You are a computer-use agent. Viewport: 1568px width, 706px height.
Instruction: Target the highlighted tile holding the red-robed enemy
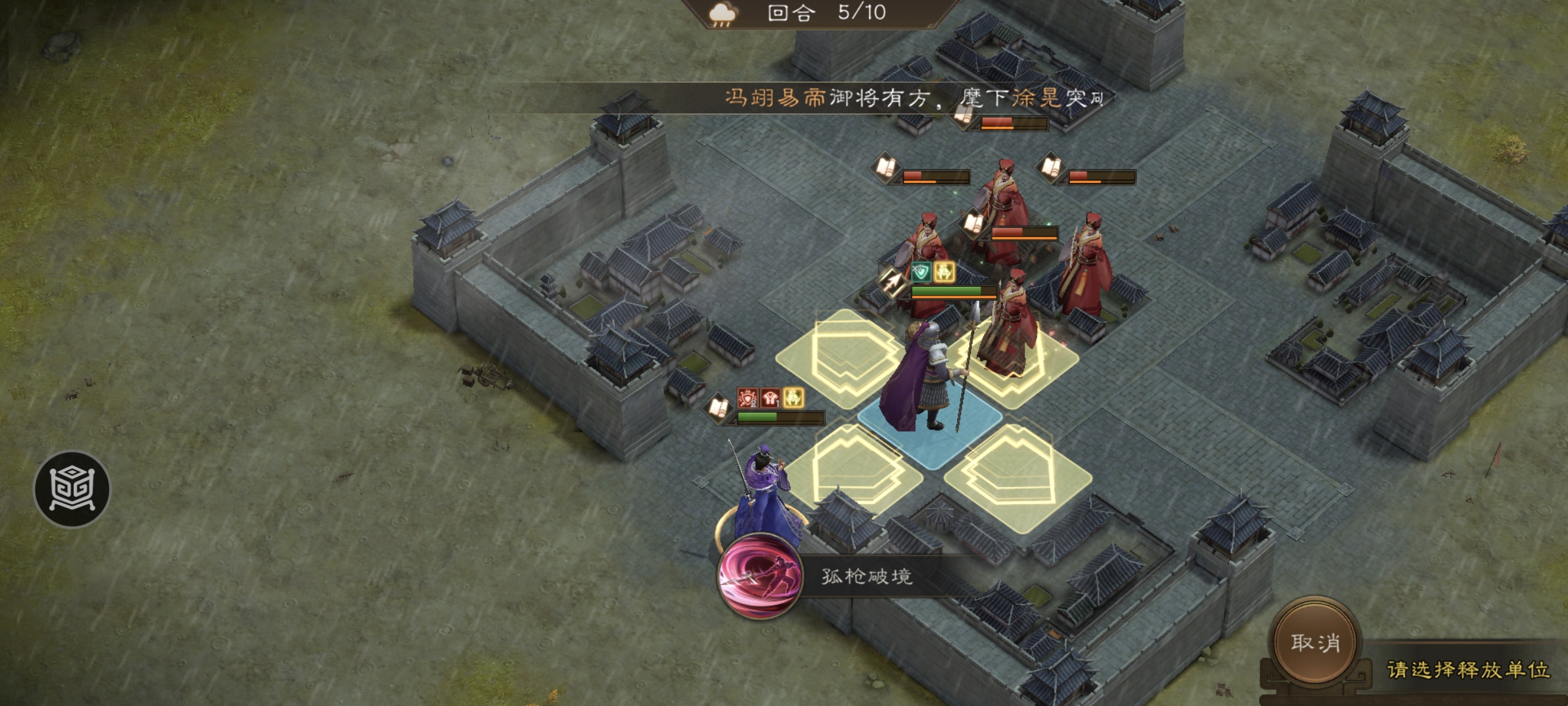point(1013,363)
